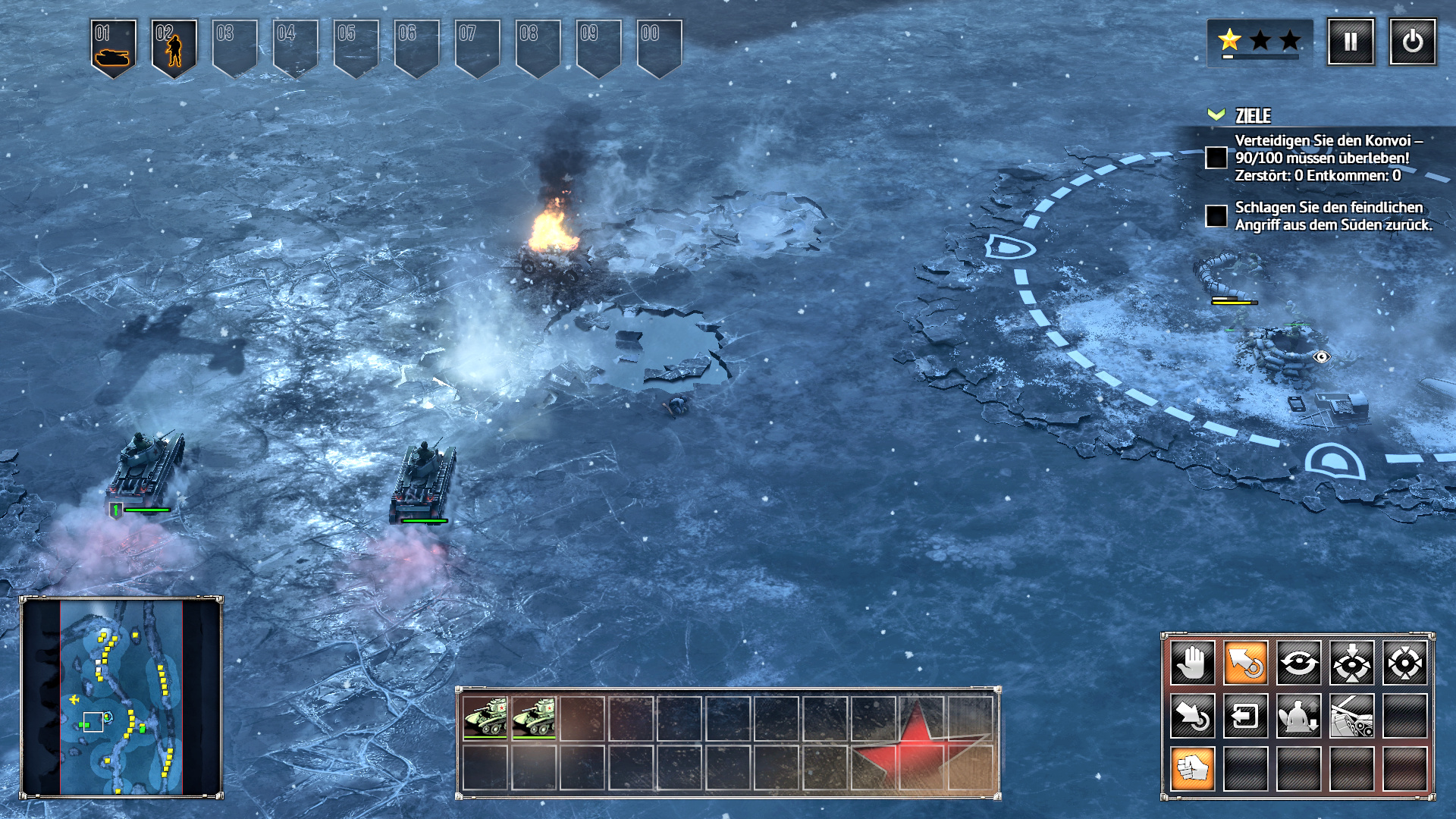Click the minimap
Image resolution: width=1456 pixels, height=819 pixels.
coord(121,696)
